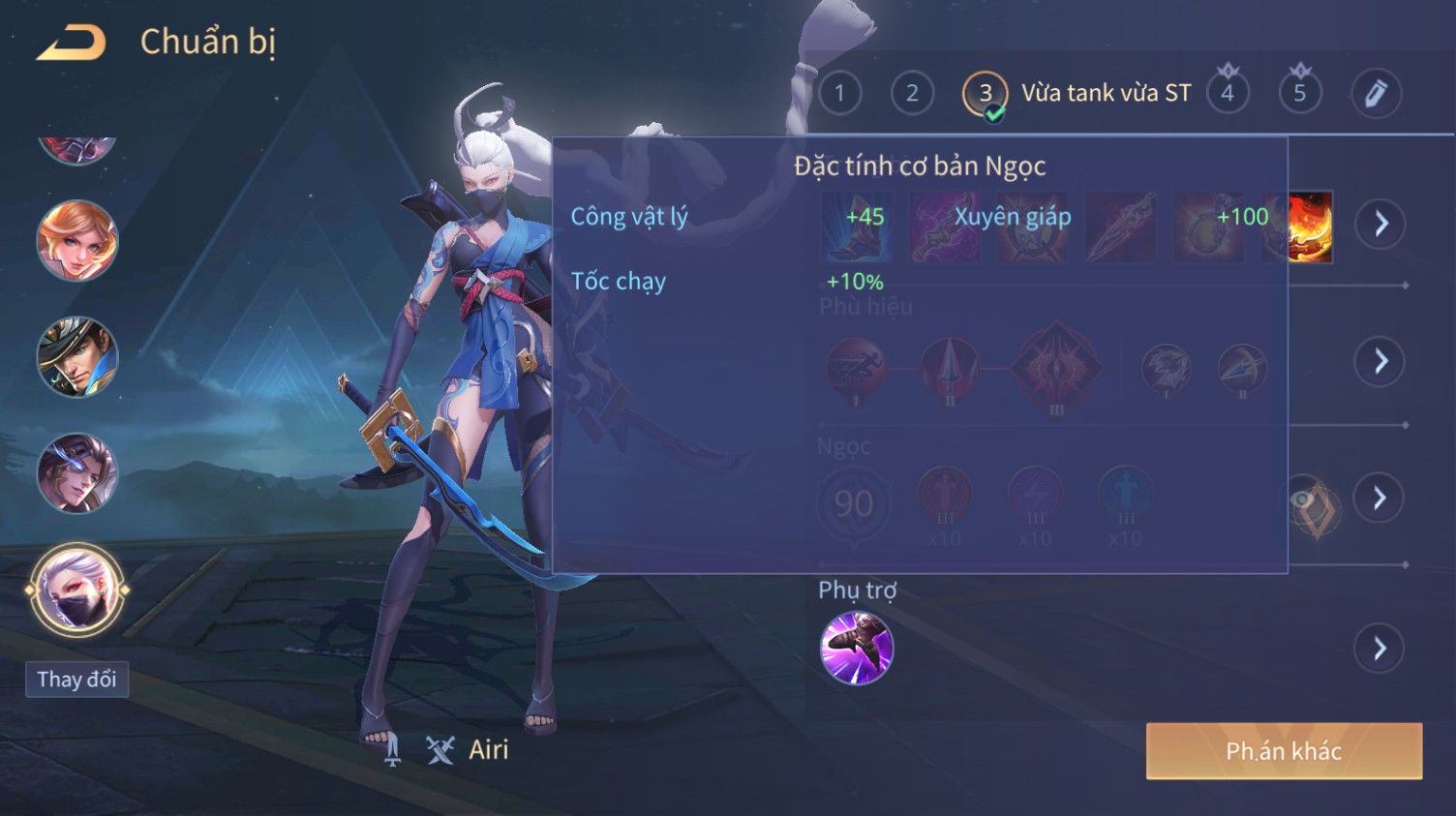Expand the Phụ trợ section arrow
The image size is (1456, 816).
(x=1380, y=648)
